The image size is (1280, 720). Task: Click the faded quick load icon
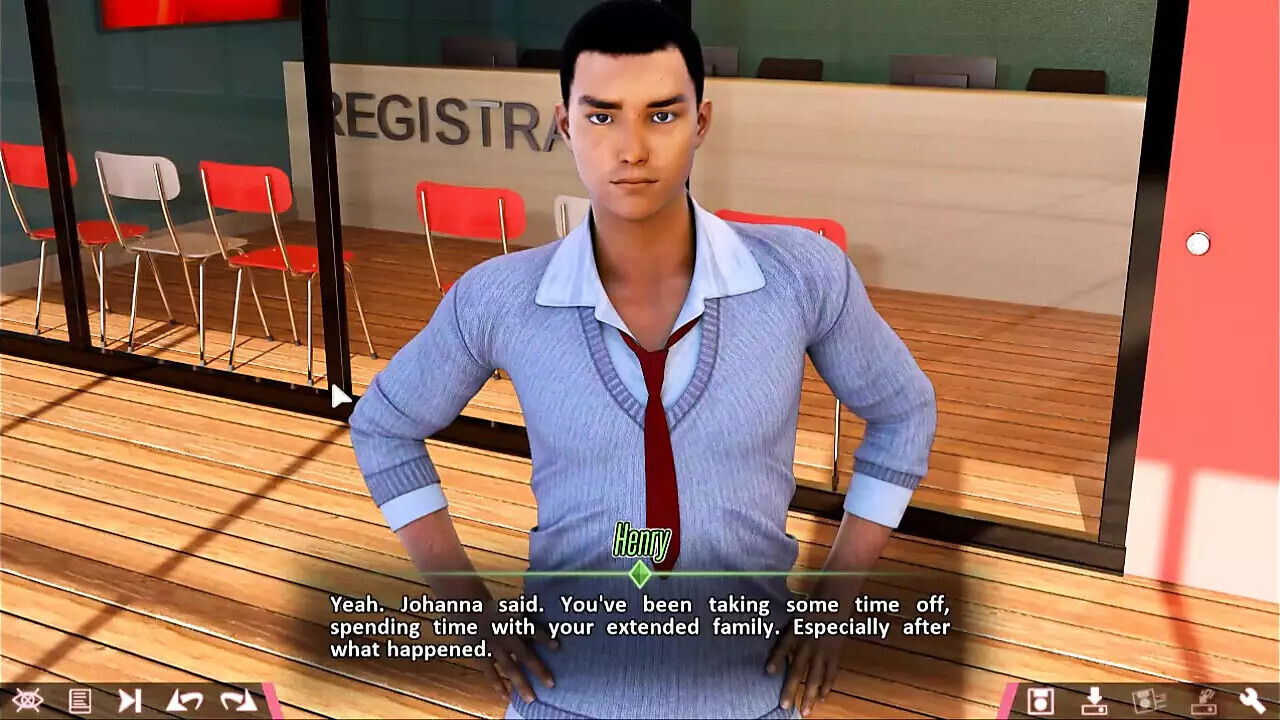tap(1200, 700)
